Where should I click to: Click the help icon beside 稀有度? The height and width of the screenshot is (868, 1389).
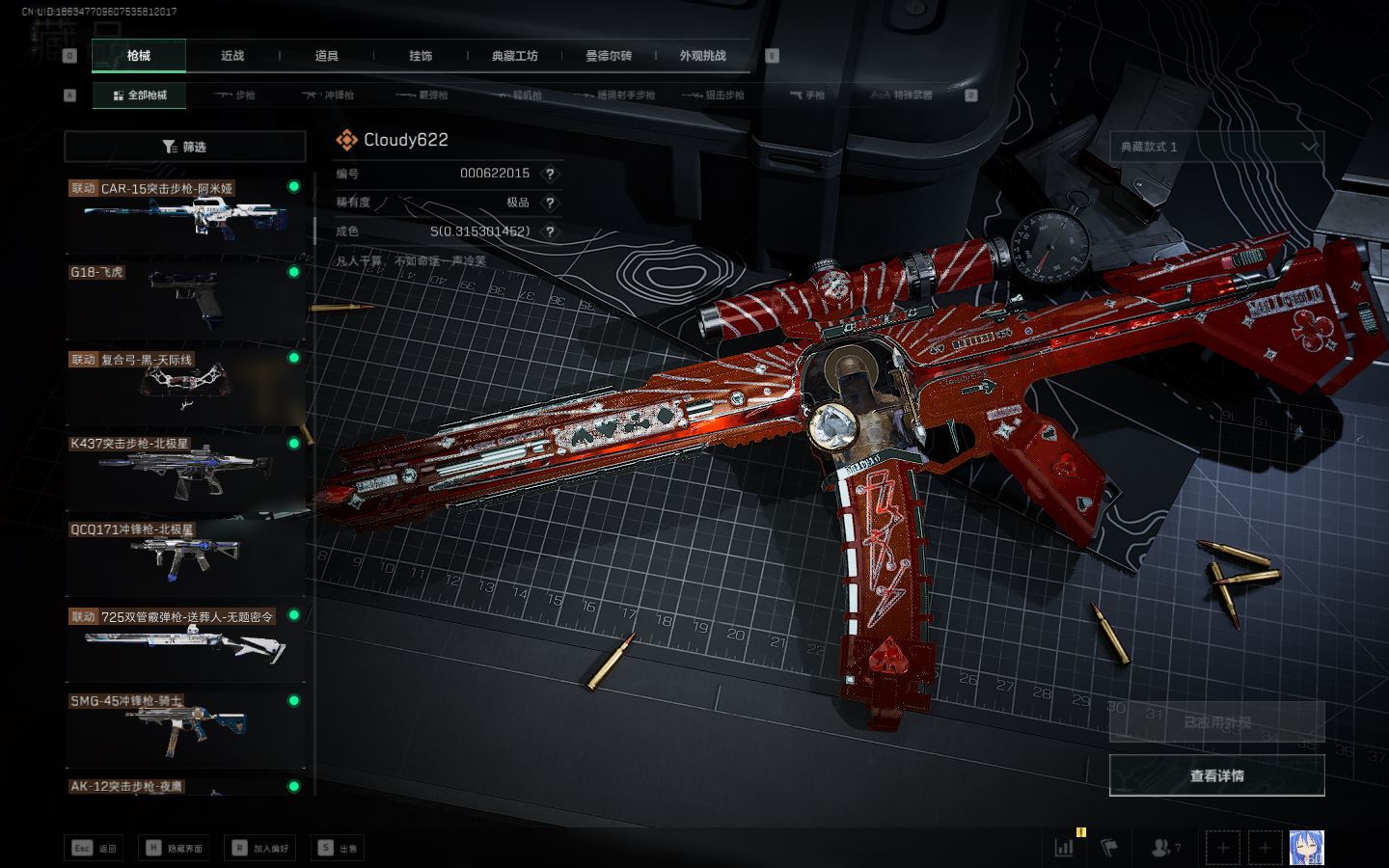tap(550, 203)
